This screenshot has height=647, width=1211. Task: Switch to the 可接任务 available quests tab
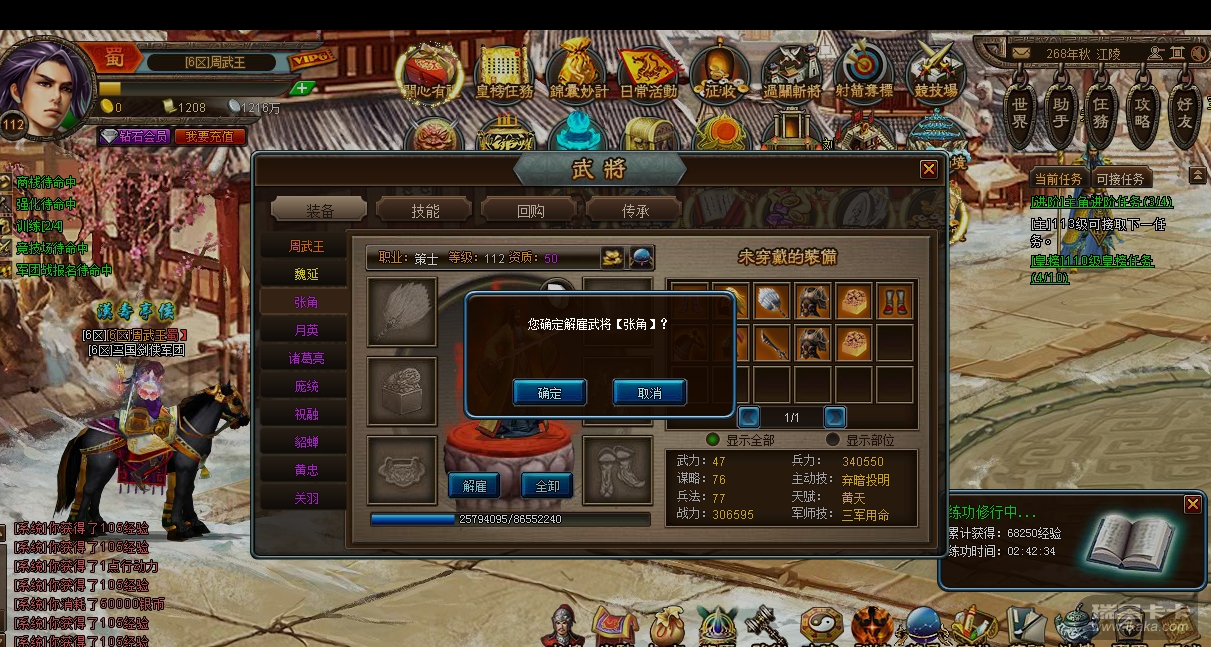(1121, 179)
